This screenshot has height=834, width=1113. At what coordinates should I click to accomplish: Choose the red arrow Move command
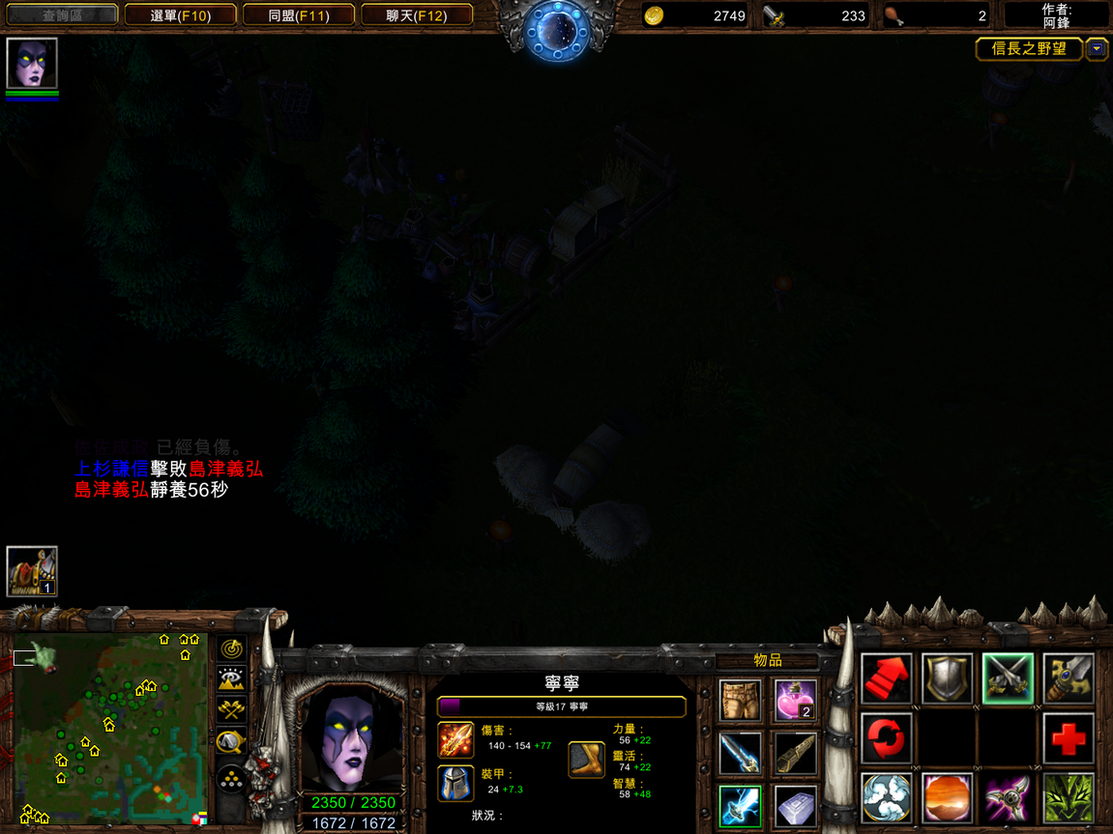point(887,679)
